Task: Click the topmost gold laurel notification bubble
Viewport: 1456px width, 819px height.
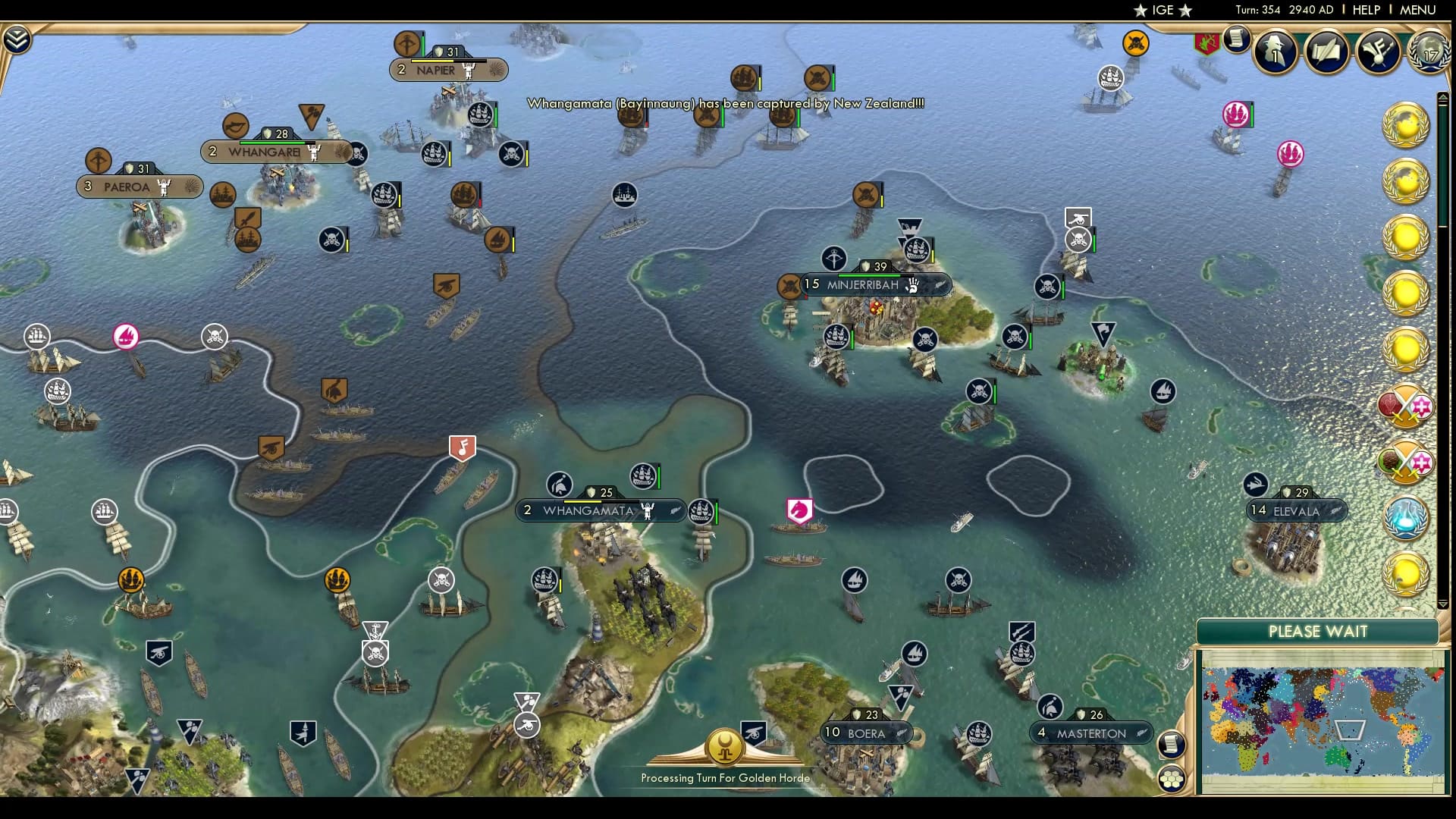Action: pyautogui.click(x=1407, y=127)
